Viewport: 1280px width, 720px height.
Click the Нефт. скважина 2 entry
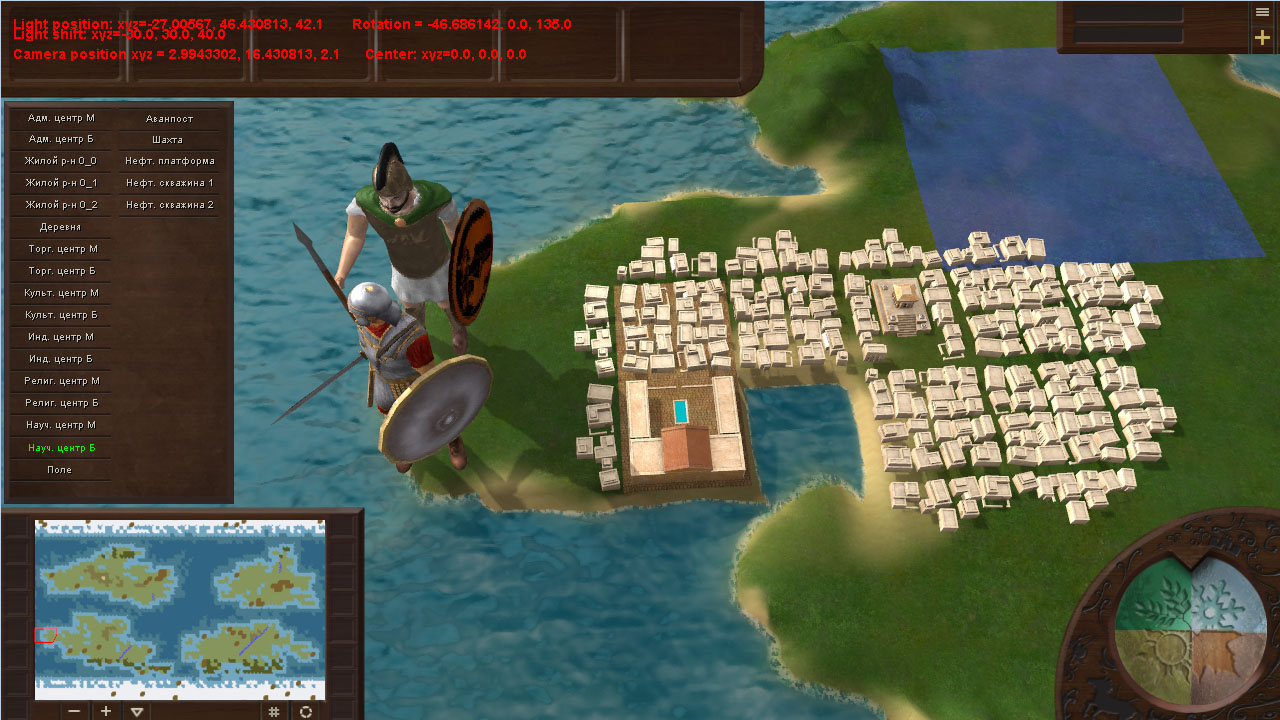pyautogui.click(x=169, y=205)
